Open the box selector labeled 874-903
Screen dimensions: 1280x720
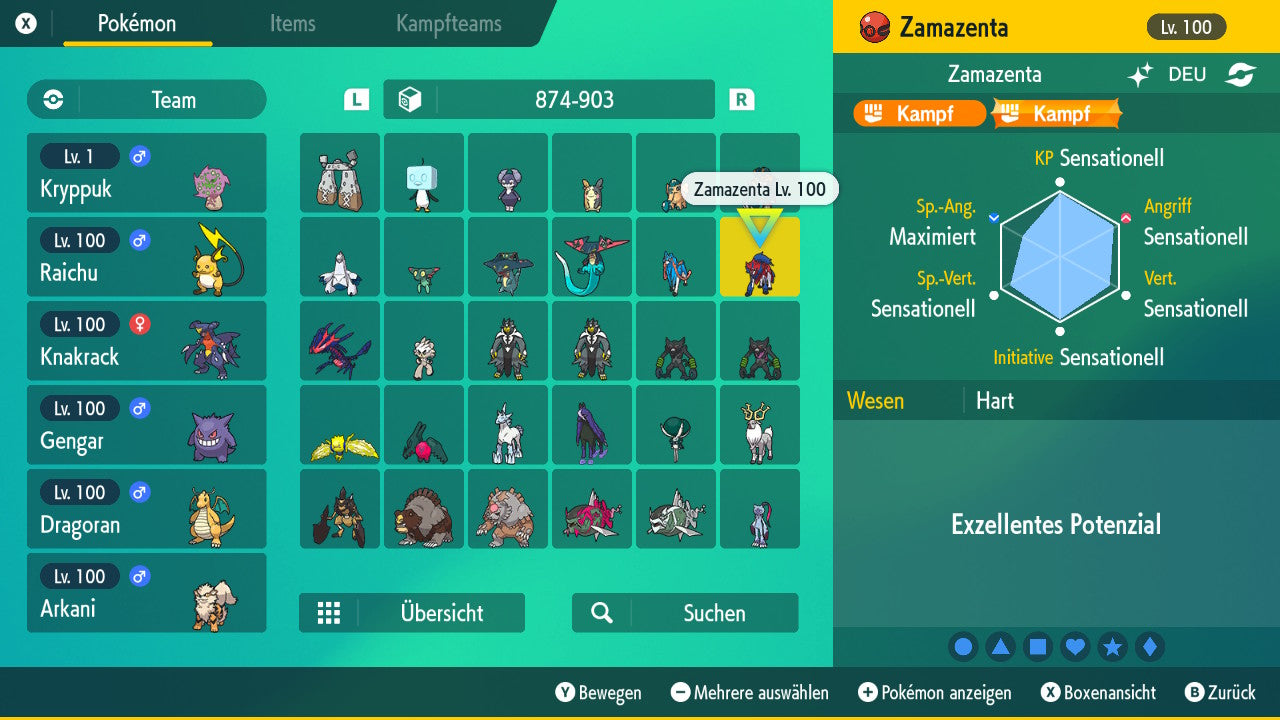548,99
